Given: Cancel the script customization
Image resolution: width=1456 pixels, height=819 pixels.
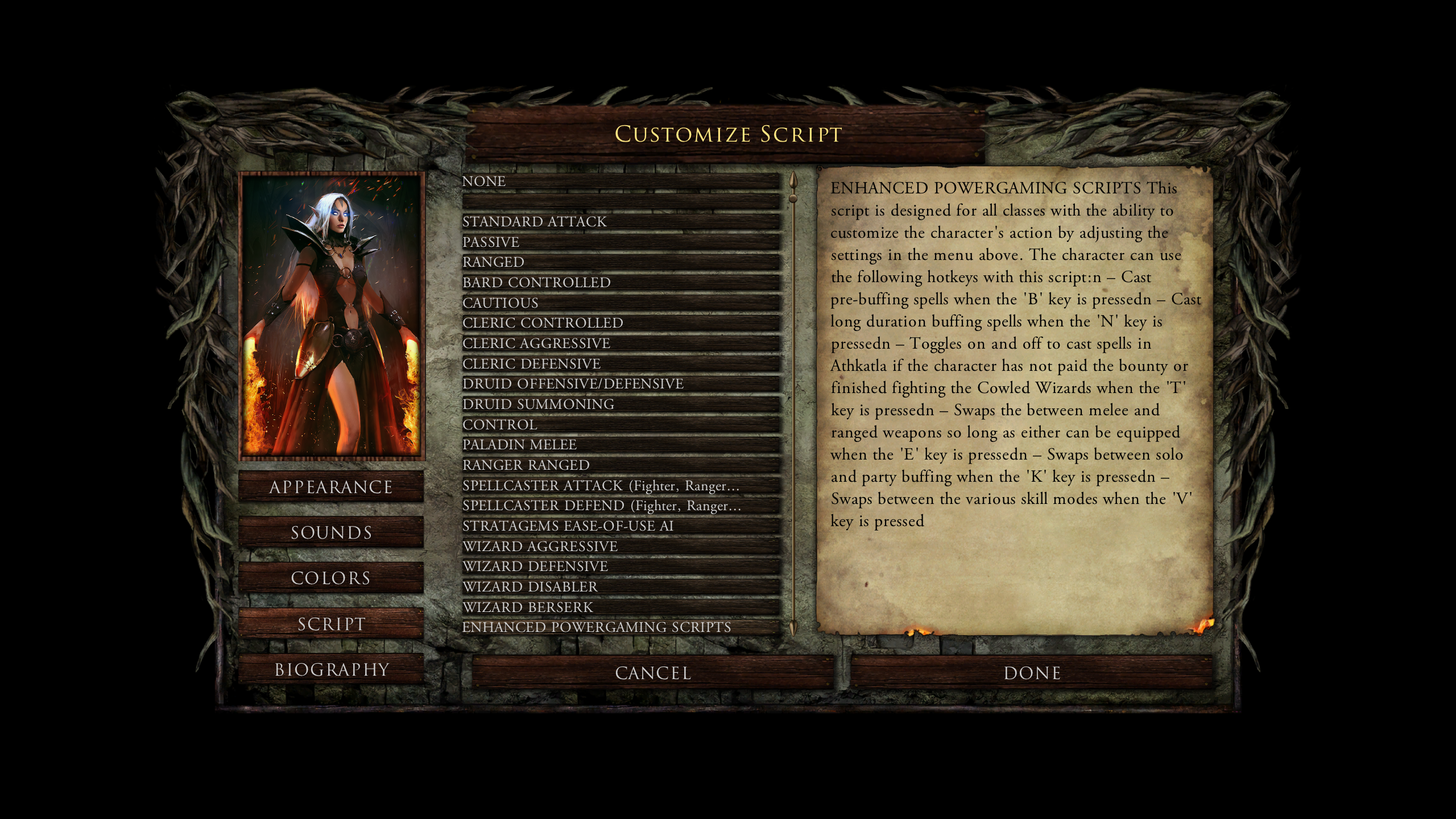Looking at the screenshot, I should 652,673.
